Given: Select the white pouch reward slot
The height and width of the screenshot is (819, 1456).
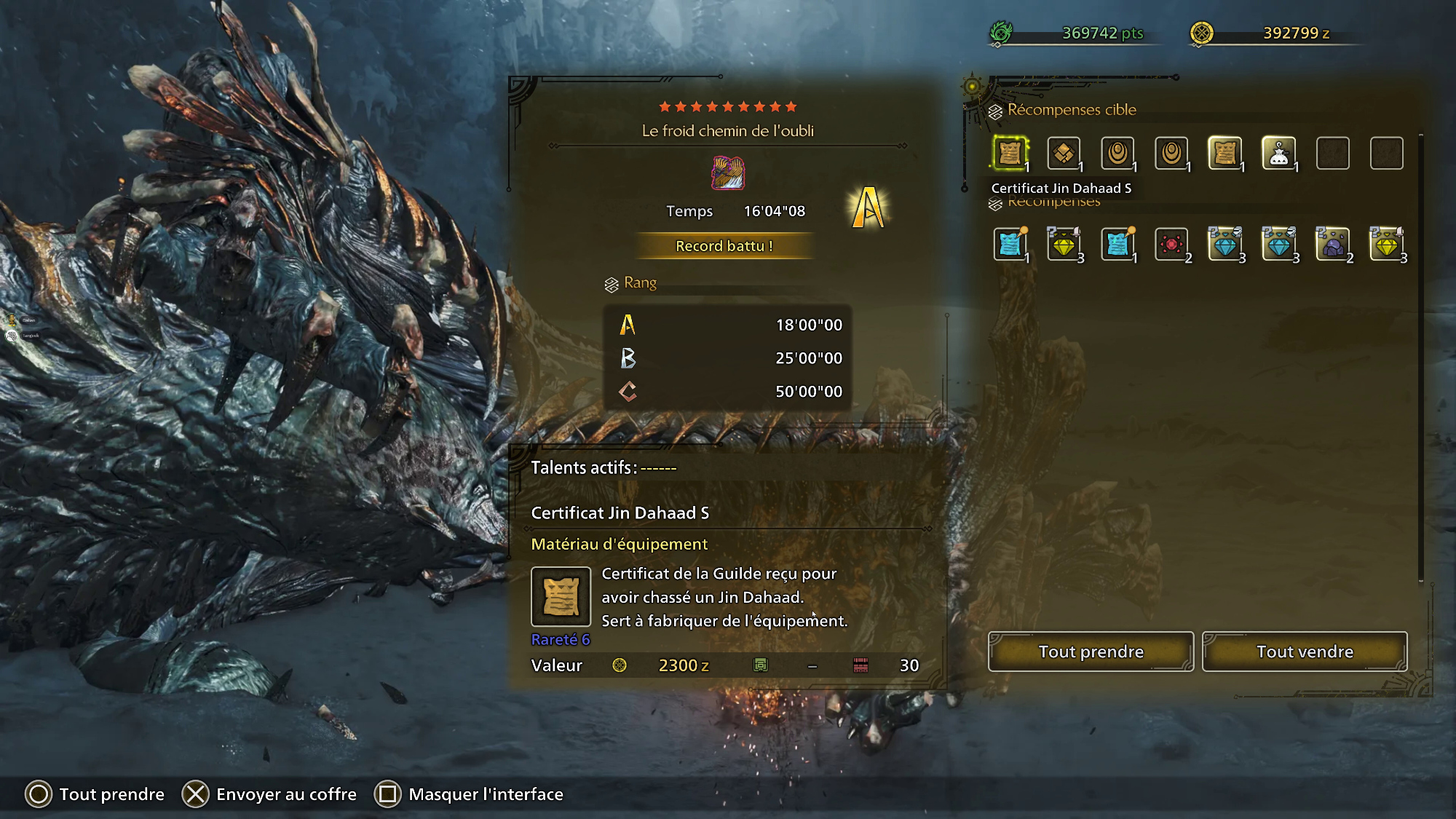Looking at the screenshot, I should (x=1278, y=154).
